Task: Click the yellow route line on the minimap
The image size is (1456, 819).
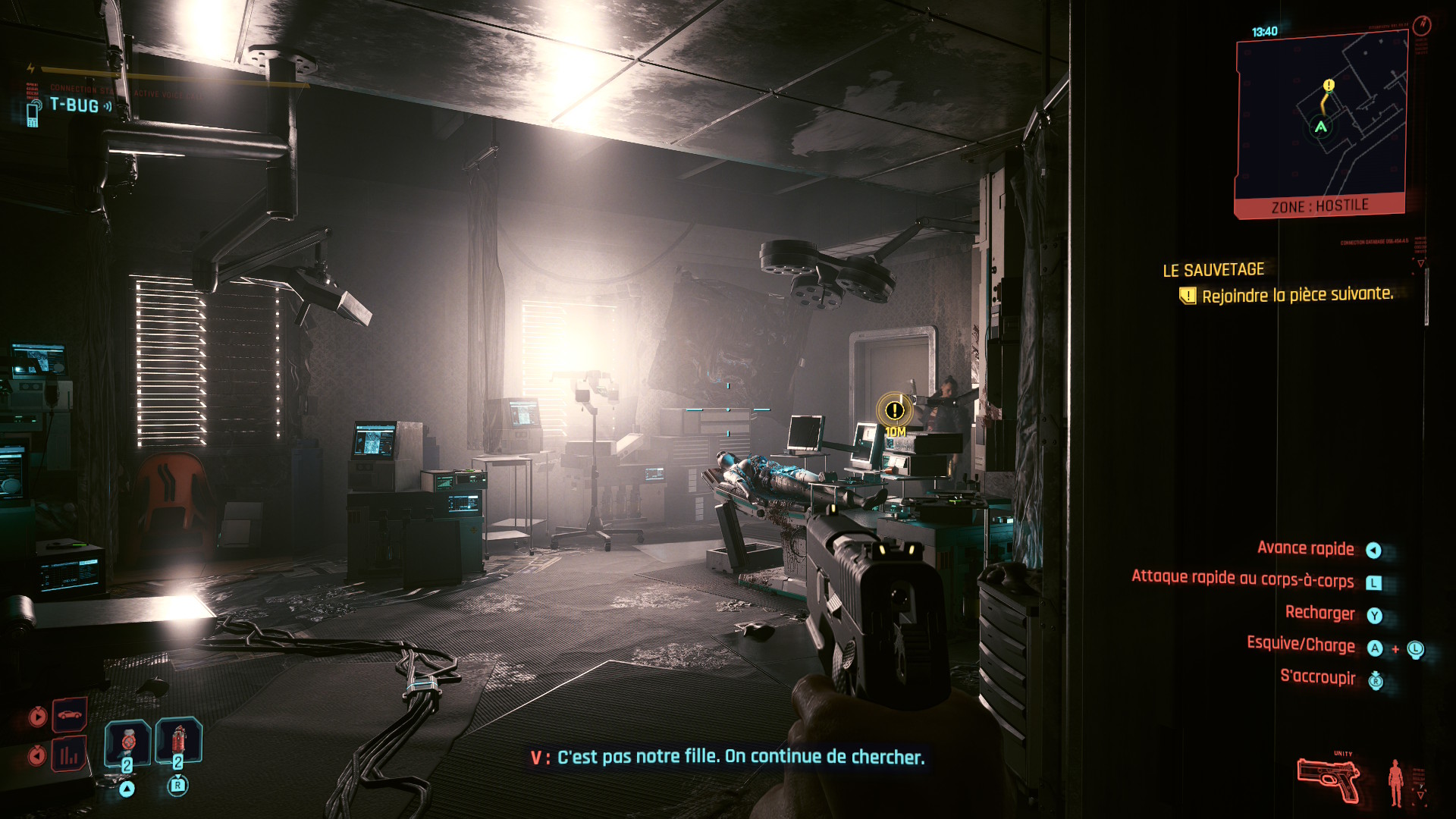Action: coord(1324,106)
